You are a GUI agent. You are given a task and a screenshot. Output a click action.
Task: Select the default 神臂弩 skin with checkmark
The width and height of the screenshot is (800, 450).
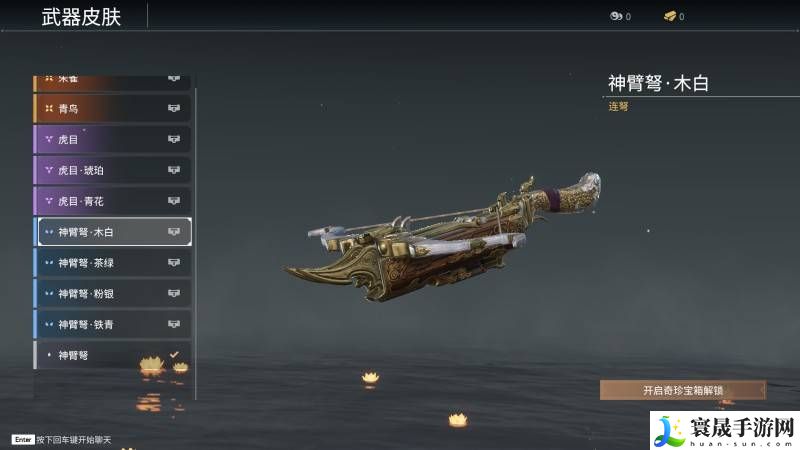click(x=112, y=355)
